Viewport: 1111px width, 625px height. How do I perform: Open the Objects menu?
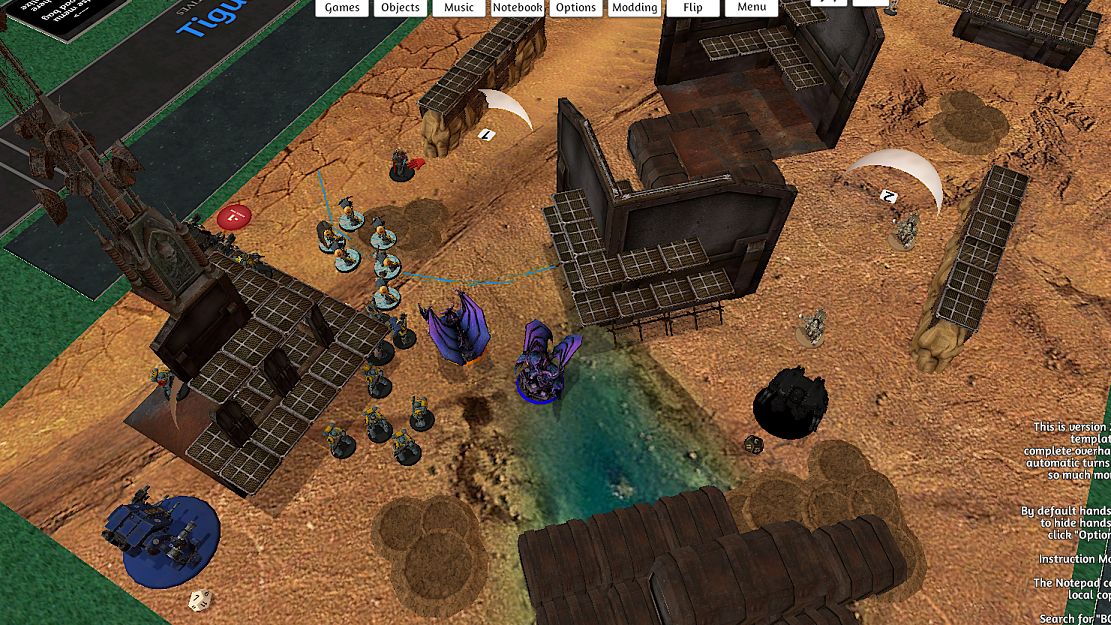[400, 8]
